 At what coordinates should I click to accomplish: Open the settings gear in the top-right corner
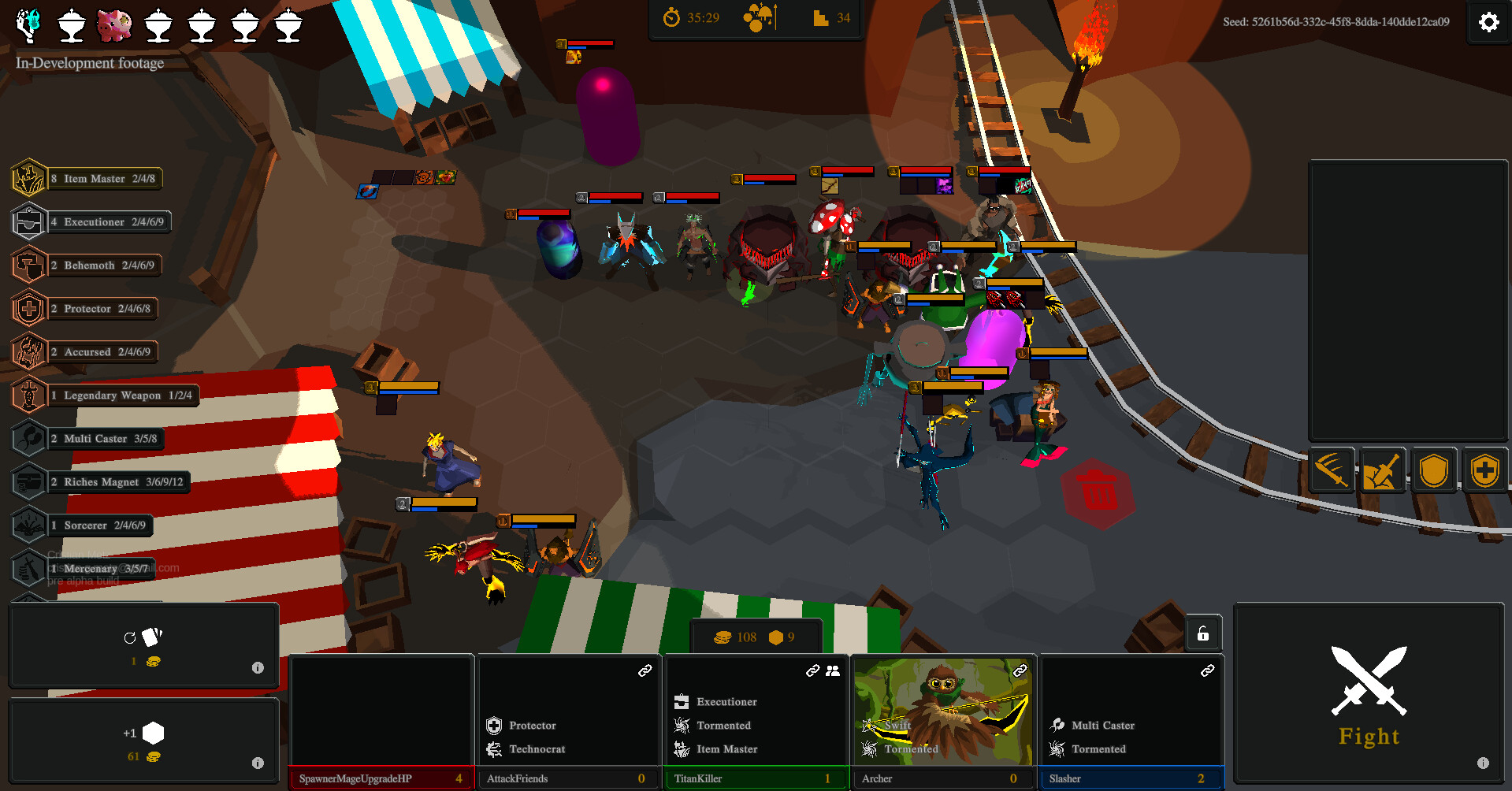[1488, 22]
